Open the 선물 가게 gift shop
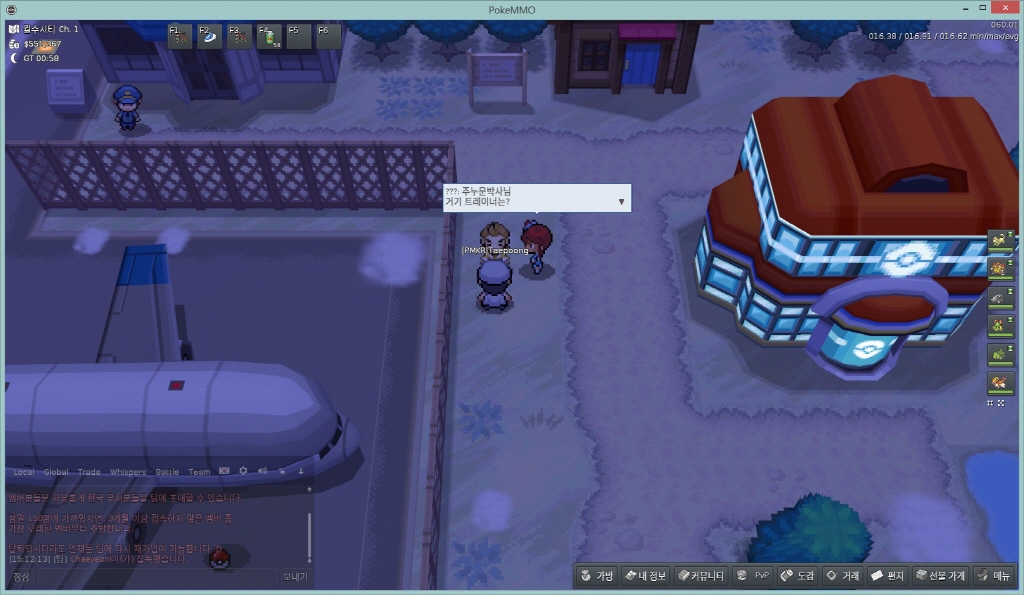 click(940, 576)
